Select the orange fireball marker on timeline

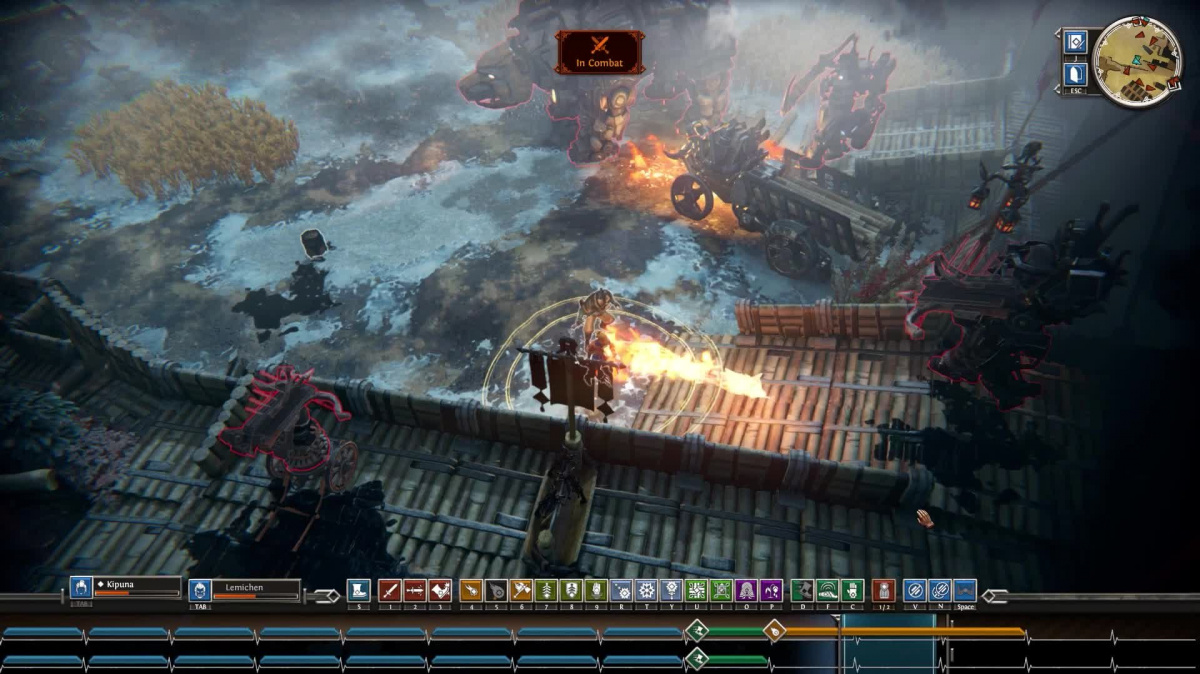tap(774, 630)
